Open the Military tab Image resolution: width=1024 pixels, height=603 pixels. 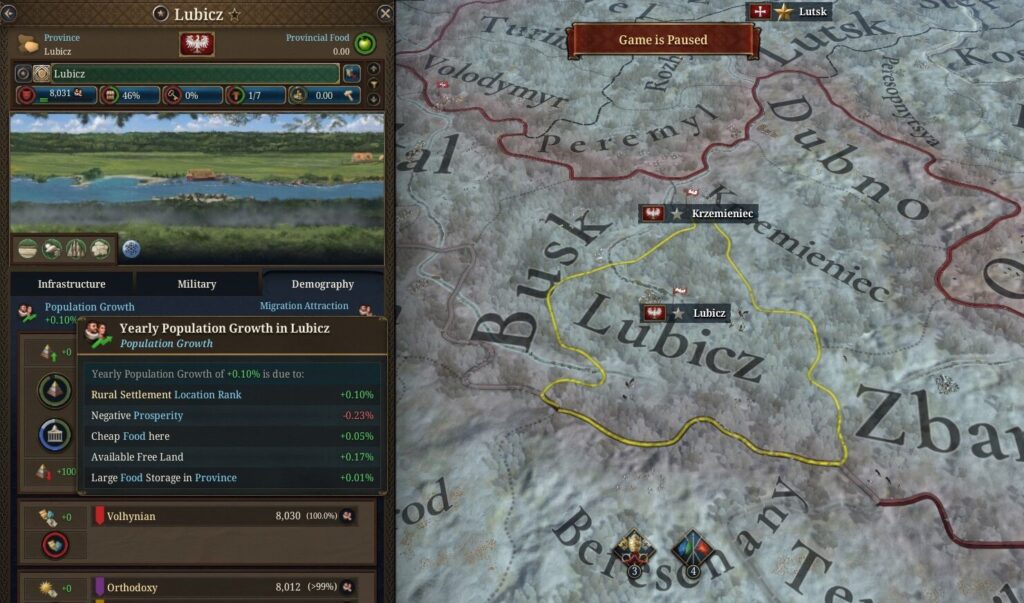coord(197,284)
